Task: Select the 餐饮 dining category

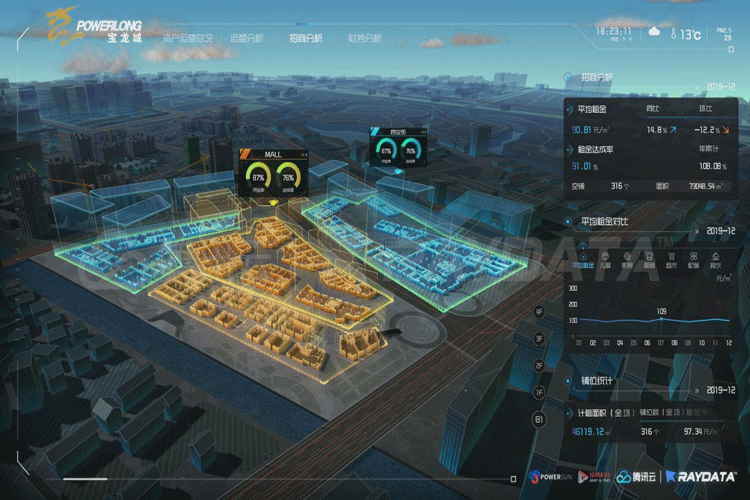Action: pyautogui.click(x=715, y=263)
